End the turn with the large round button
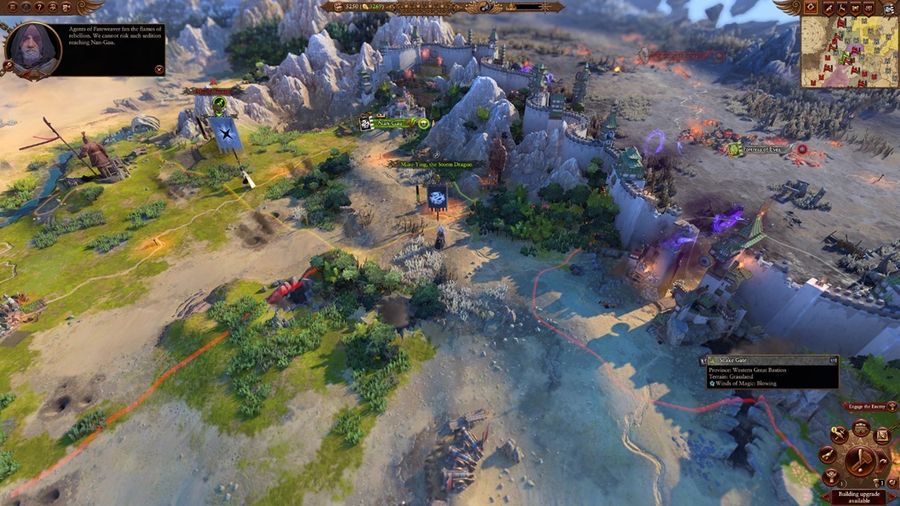This screenshot has width=900, height=506. pos(860,460)
